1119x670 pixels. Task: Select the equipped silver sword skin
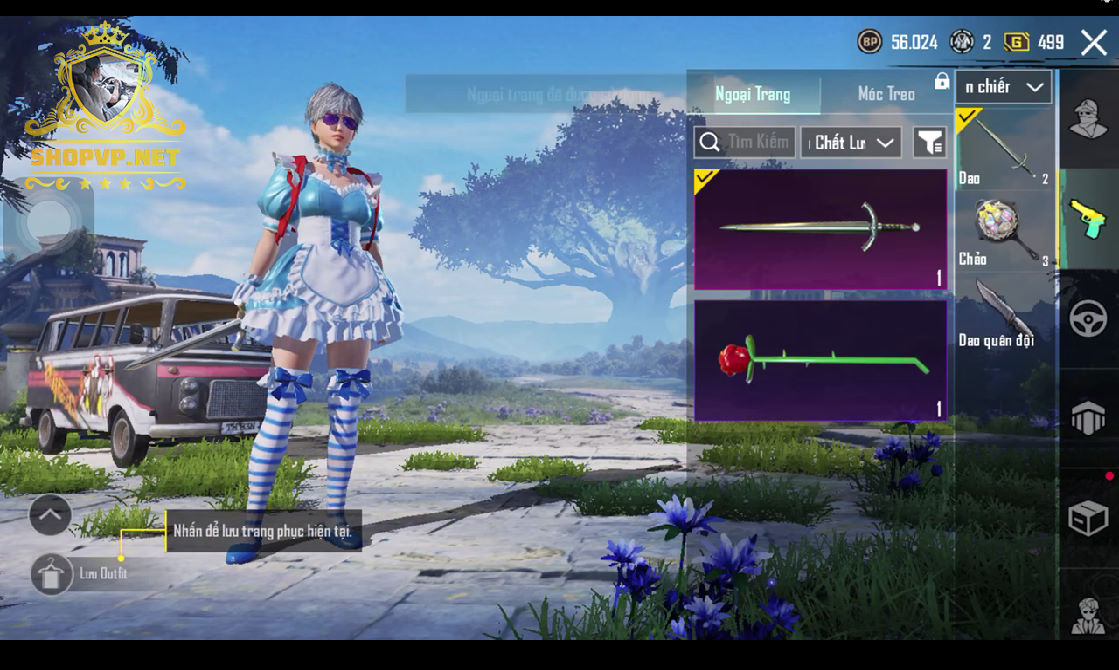820,229
